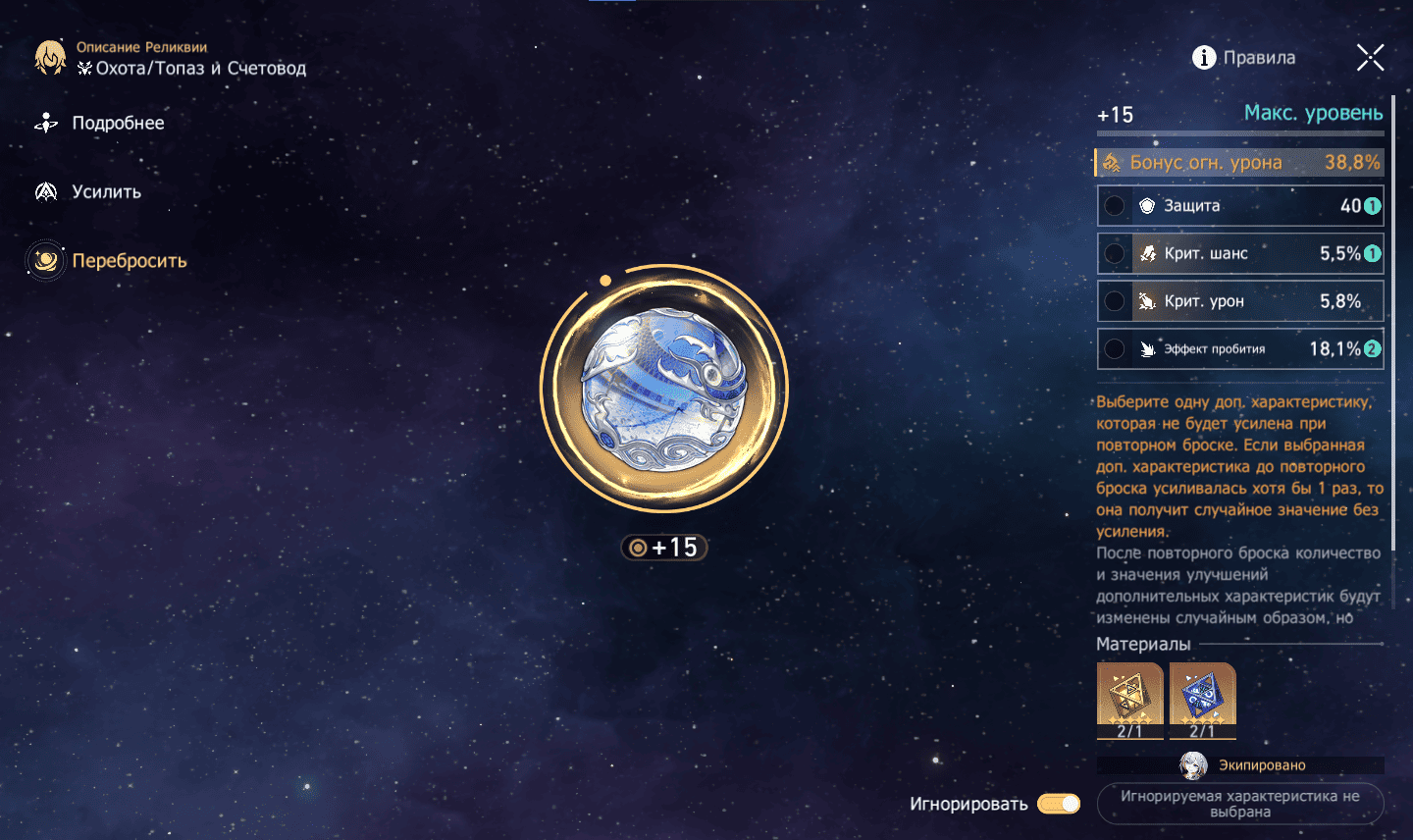Click the Игнорируемая характеристика не выбрана button
Viewport: 1413px width, 840px height.
1240,804
